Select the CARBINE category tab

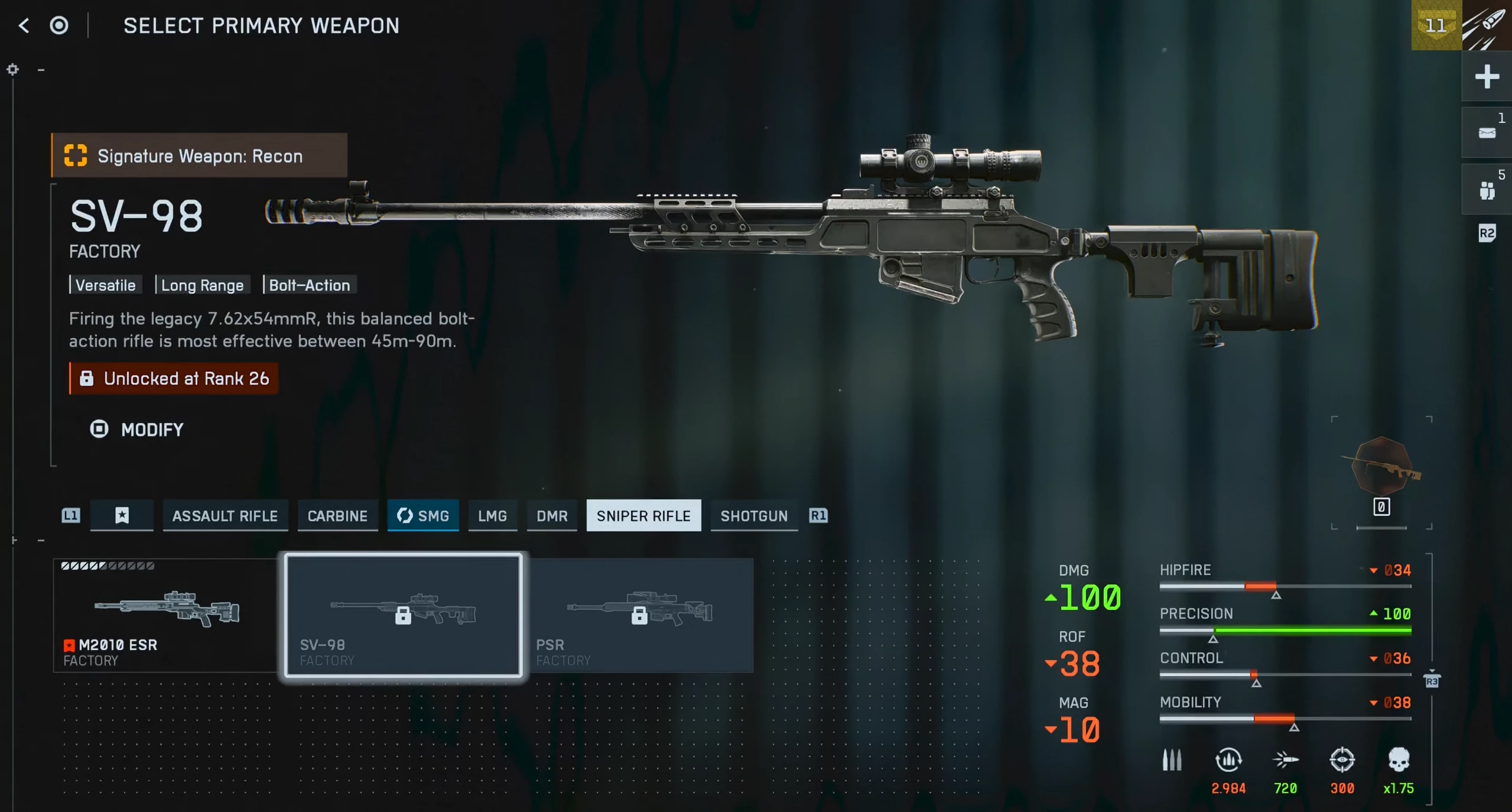[337, 516]
